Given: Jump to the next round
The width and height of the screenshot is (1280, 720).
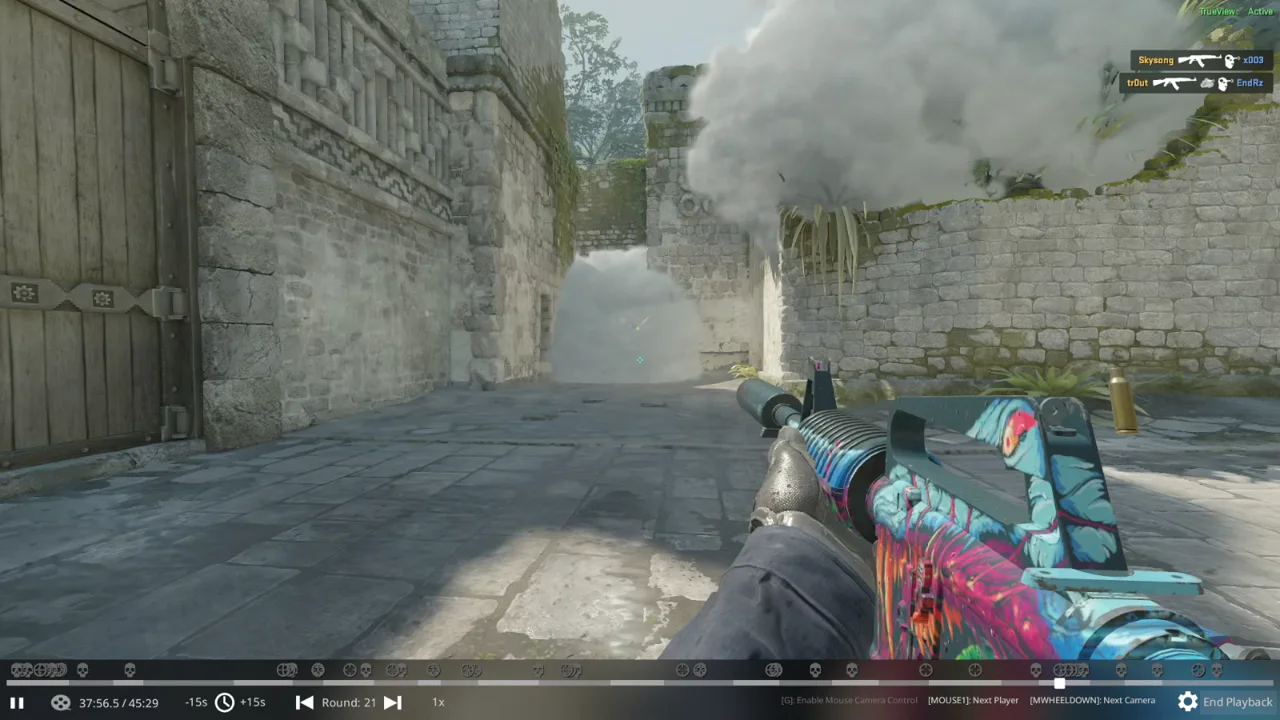Looking at the screenshot, I should pyautogui.click(x=393, y=703).
